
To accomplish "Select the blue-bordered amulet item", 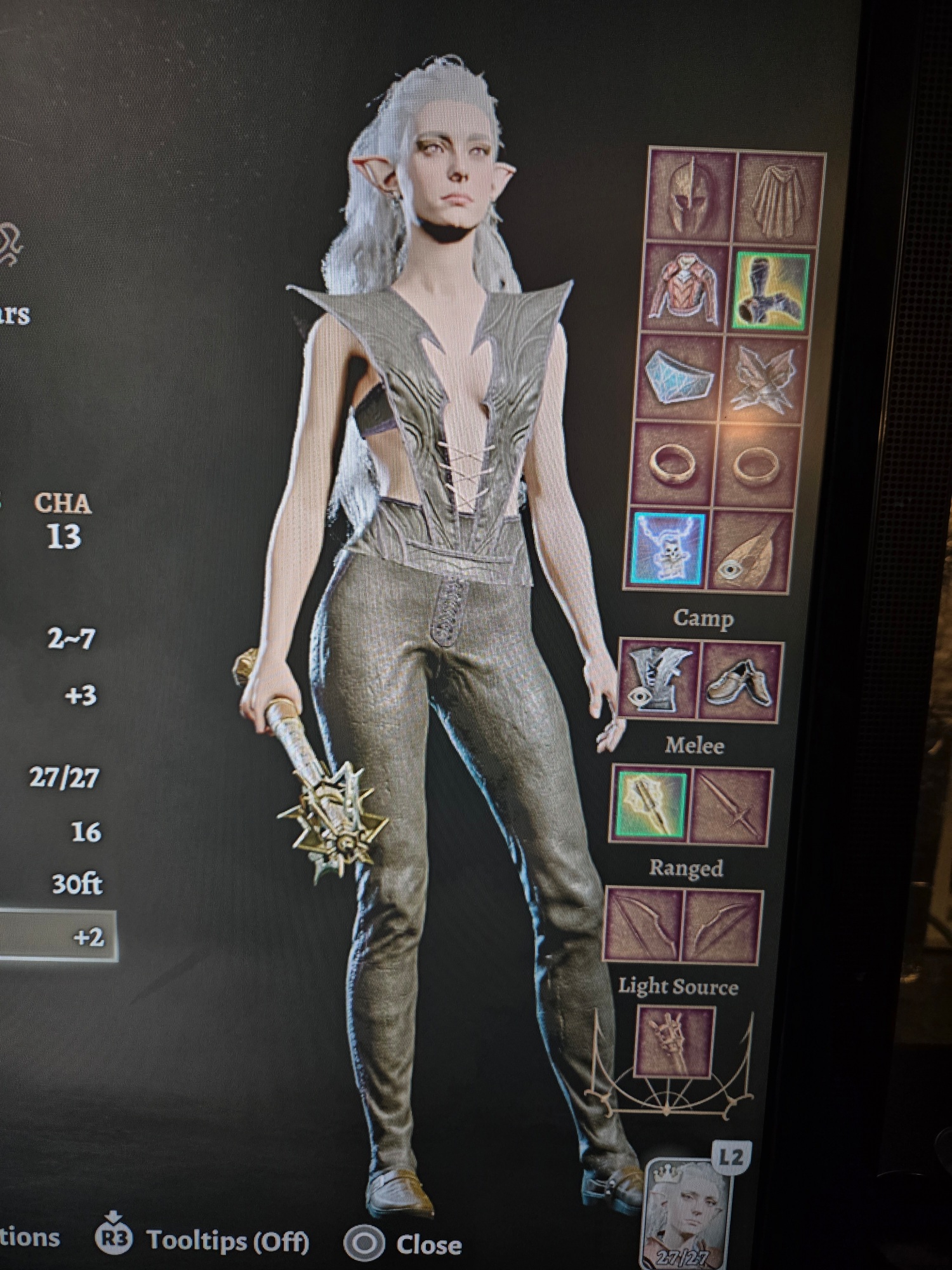I will point(668,548).
